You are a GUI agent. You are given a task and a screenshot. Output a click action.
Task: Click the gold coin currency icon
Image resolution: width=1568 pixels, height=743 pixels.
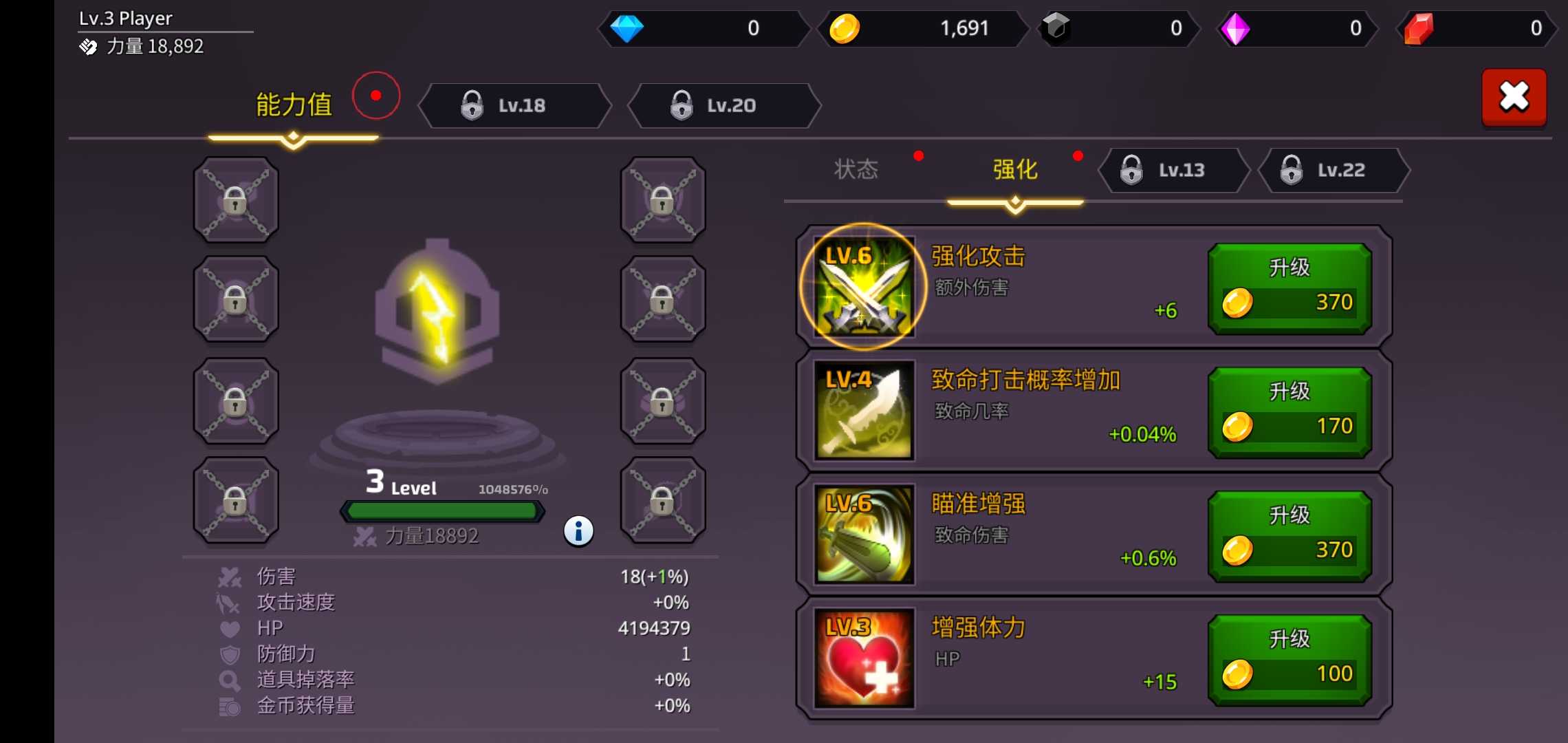846,29
